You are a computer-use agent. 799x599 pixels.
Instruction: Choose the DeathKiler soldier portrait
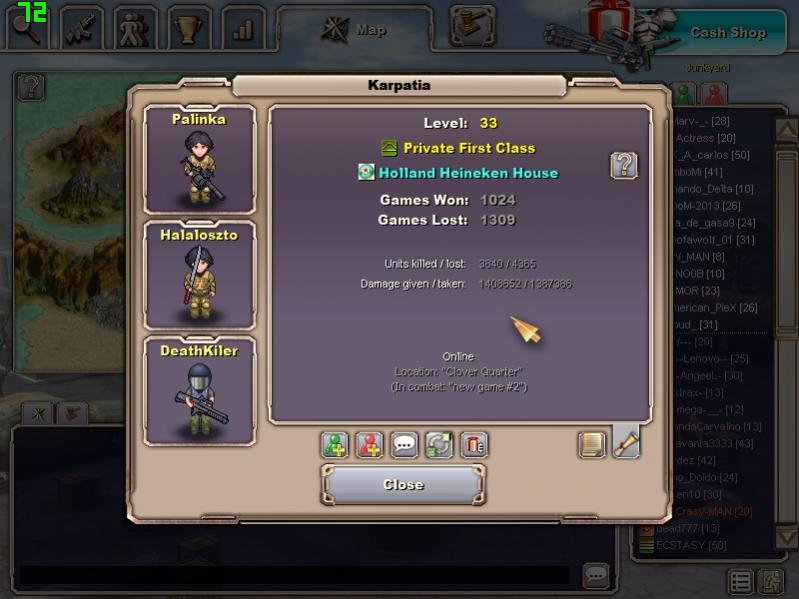click(199, 390)
